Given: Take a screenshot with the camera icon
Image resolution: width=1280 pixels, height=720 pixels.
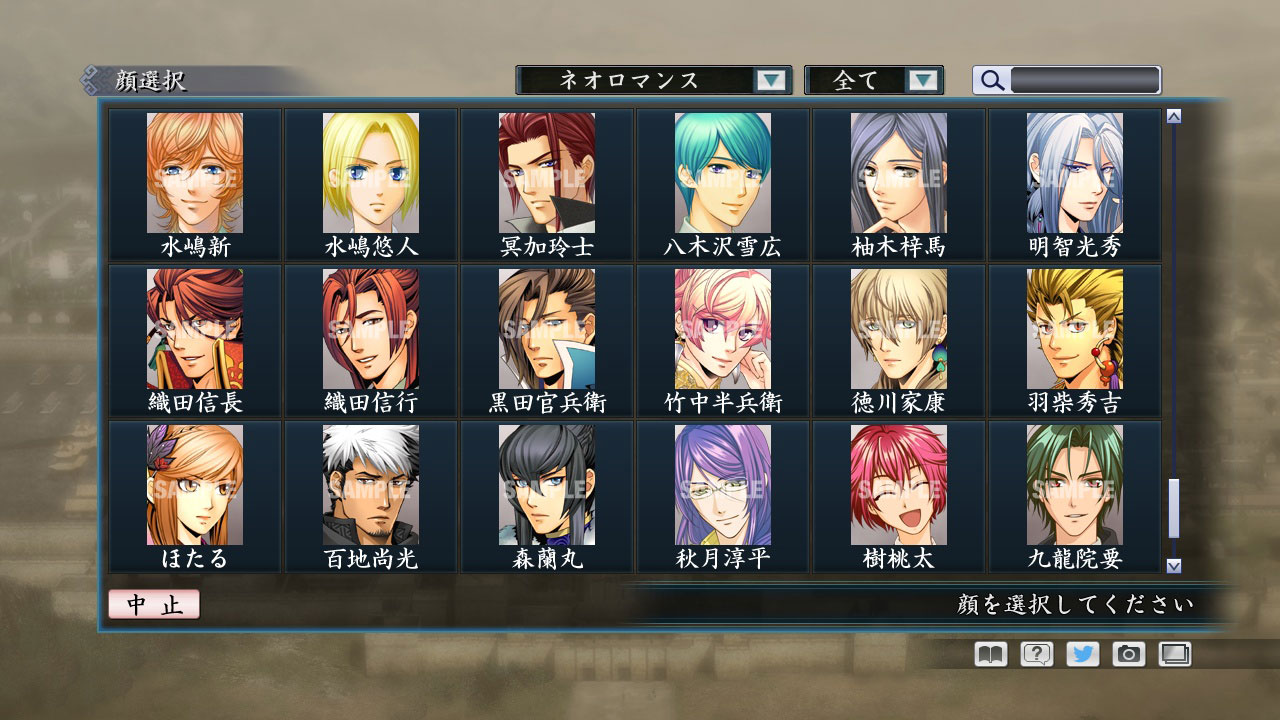Looking at the screenshot, I should (x=1127, y=654).
